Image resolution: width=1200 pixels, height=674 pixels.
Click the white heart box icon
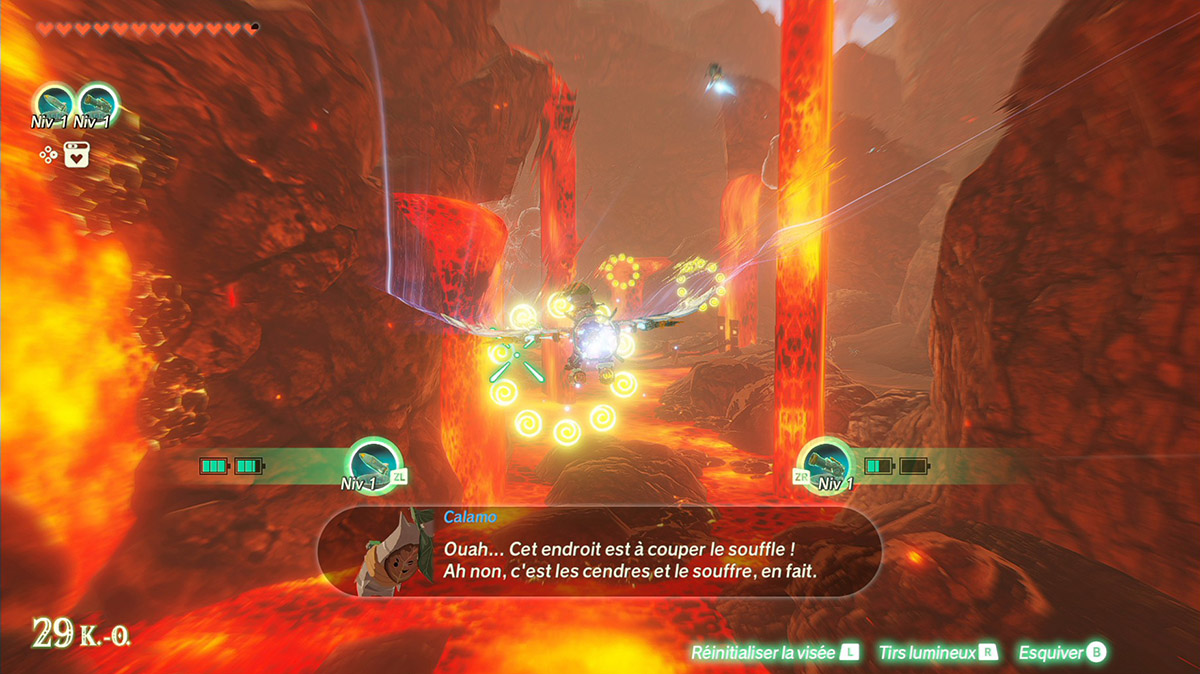coord(77,154)
